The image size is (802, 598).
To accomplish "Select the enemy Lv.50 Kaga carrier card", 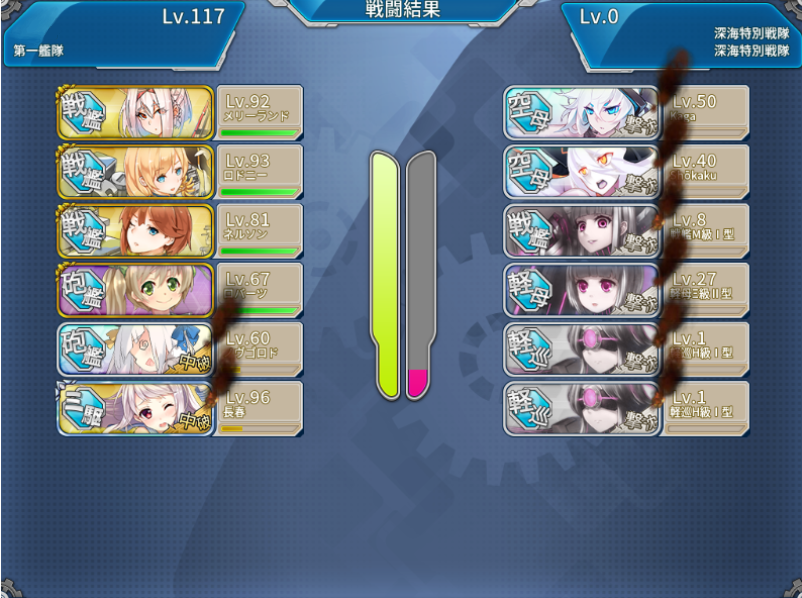I will [626, 112].
